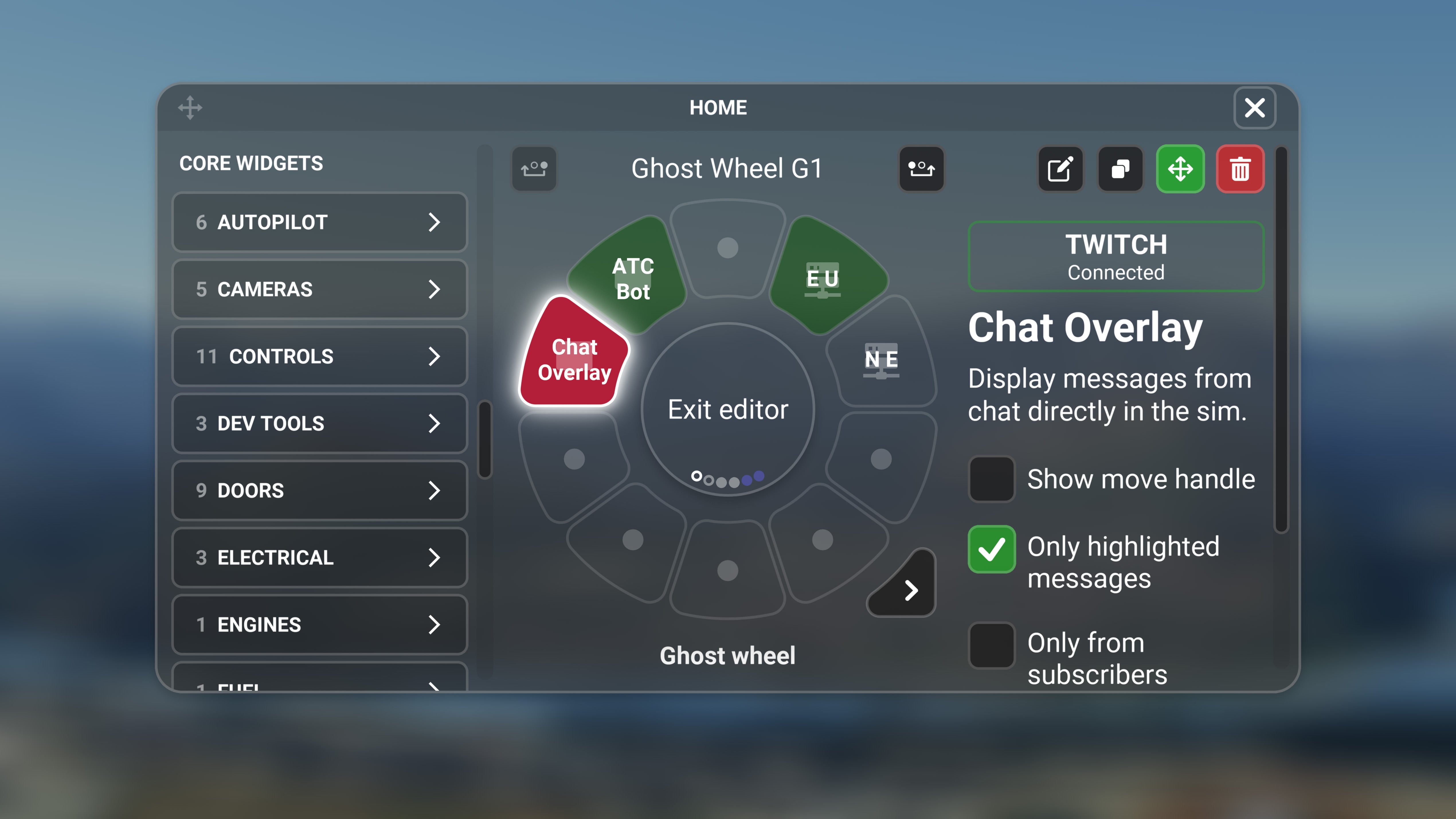1456x819 pixels.
Task: Expand the Cameras widget category
Action: 319,290
